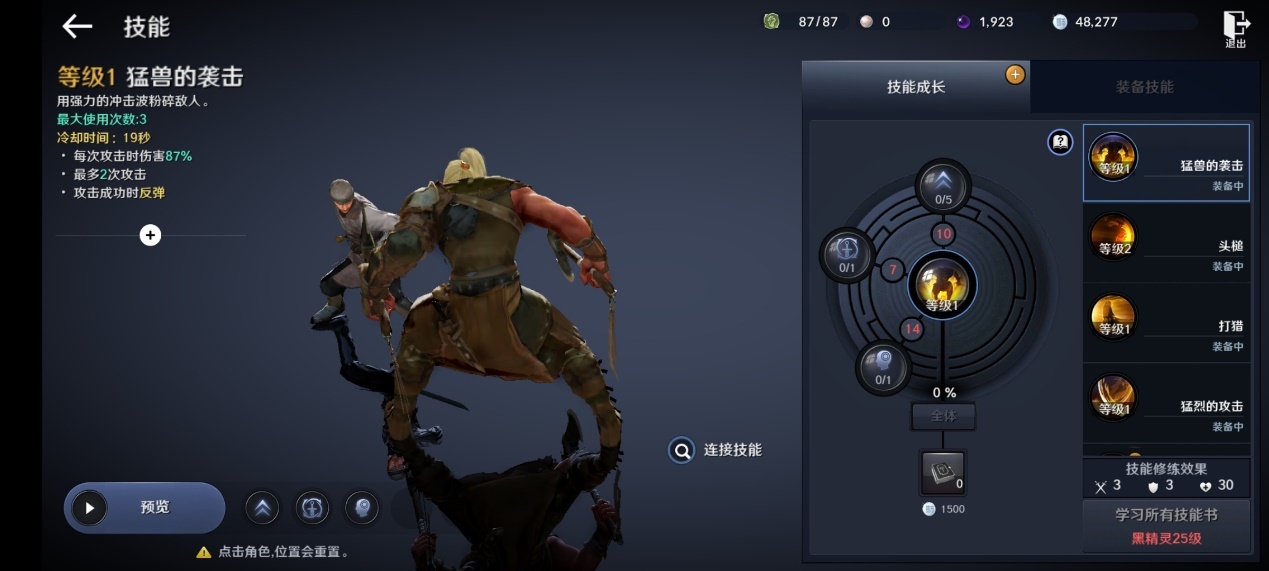Open the 技能修炼效果 stats panel

1166,477
